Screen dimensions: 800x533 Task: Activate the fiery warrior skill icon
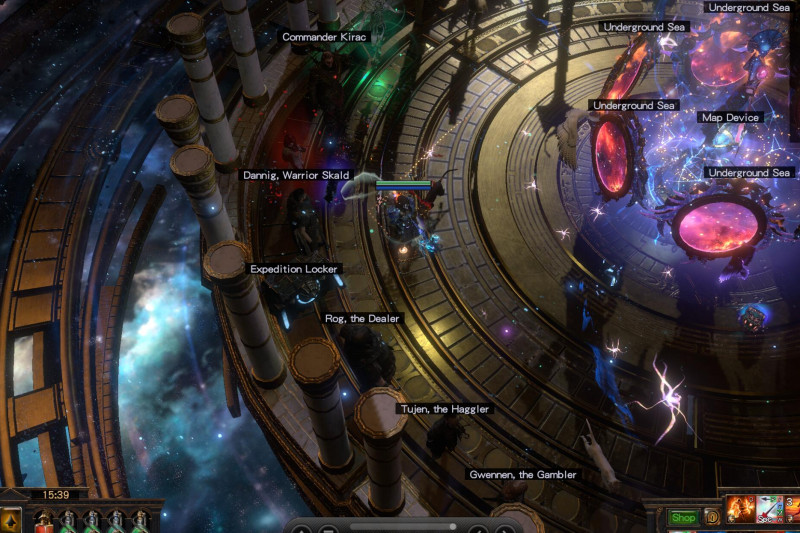coord(741,511)
